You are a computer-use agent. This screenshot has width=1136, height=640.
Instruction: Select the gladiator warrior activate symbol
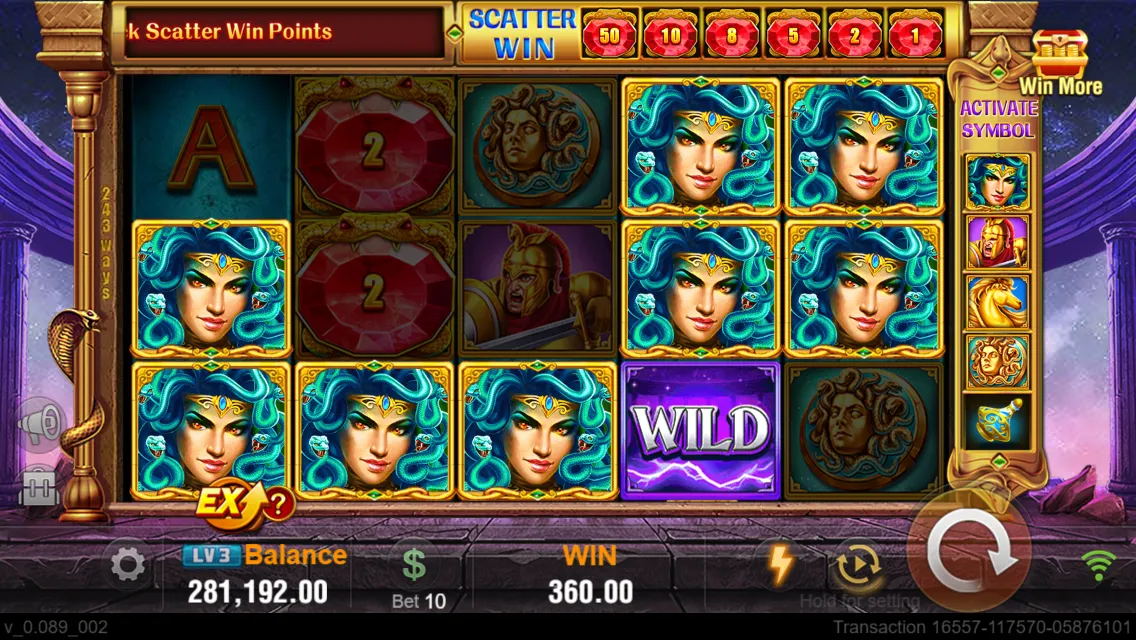click(996, 242)
